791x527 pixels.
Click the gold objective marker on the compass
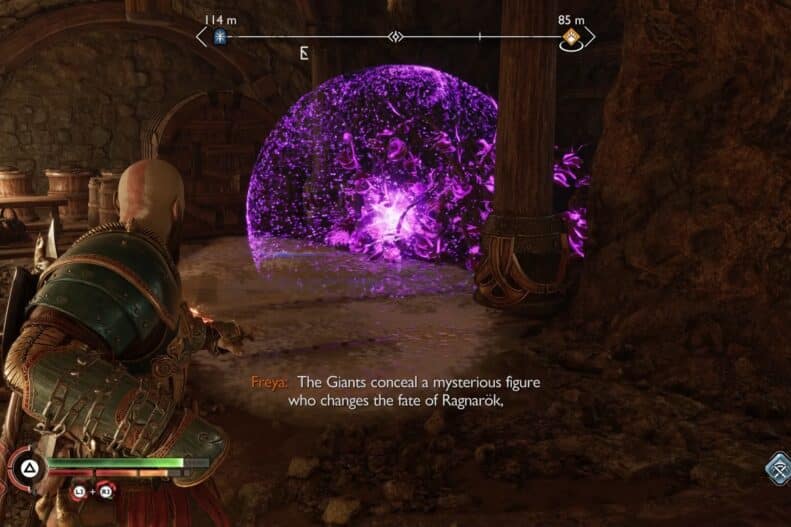[x=571, y=38]
